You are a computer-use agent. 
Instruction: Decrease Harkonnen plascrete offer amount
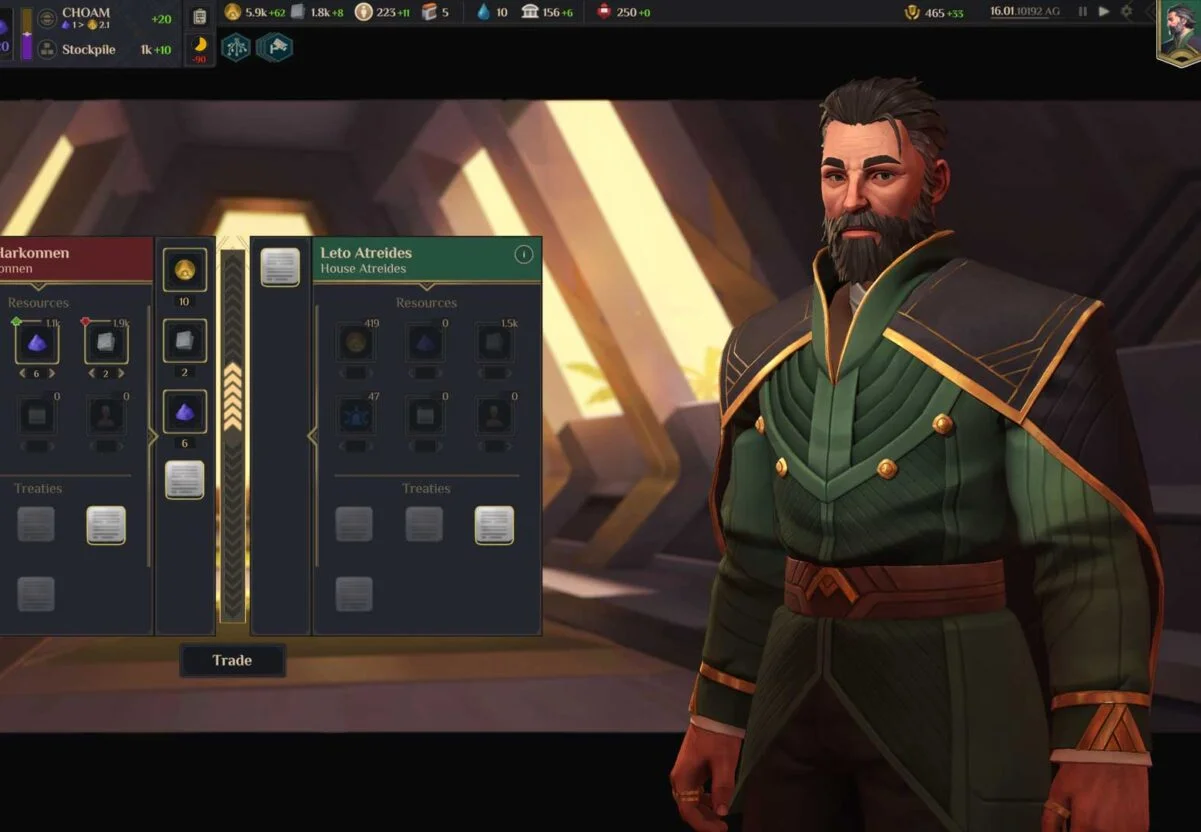click(x=90, y=373)
